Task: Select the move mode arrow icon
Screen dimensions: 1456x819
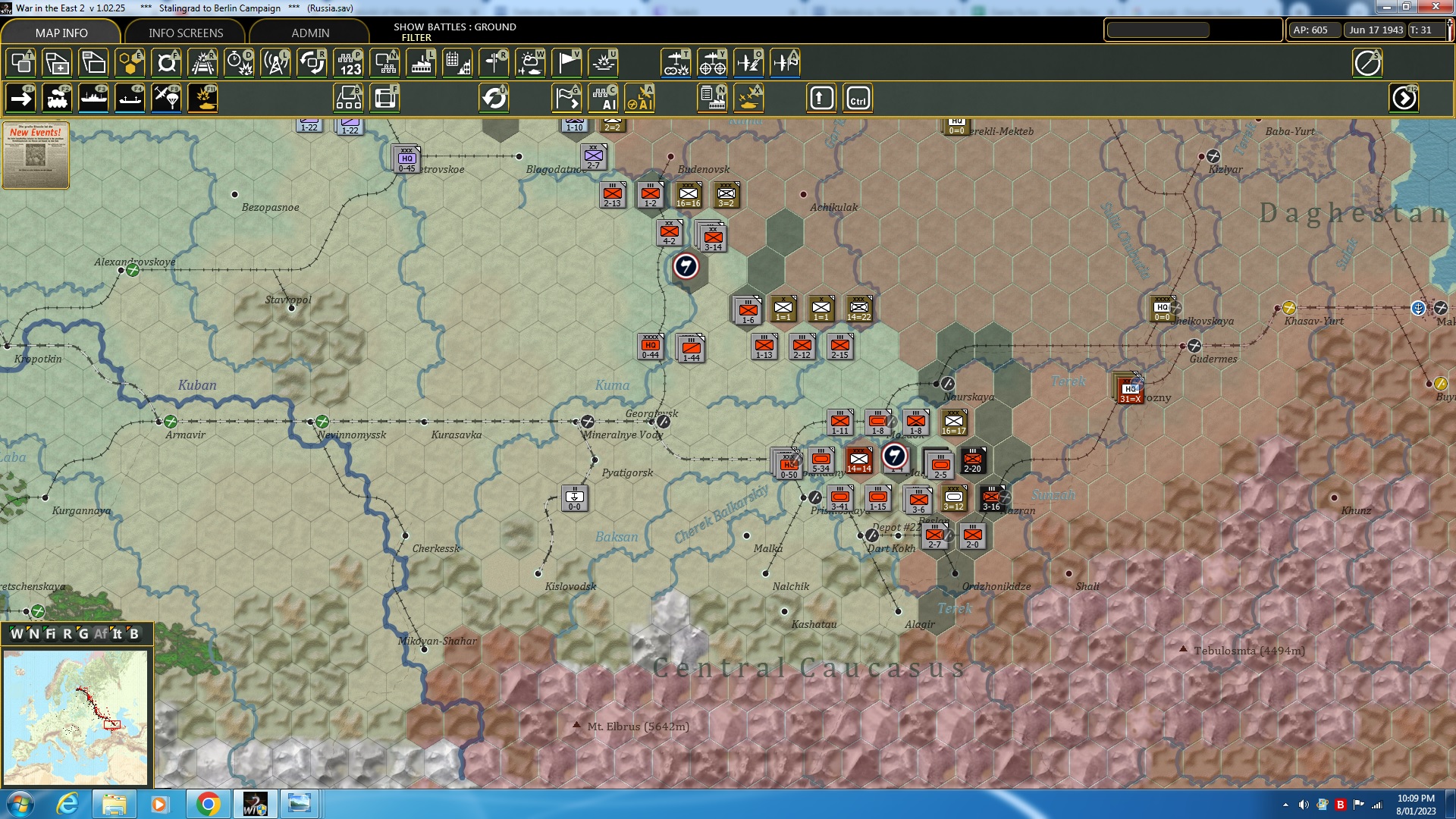Action: (20, 97)
